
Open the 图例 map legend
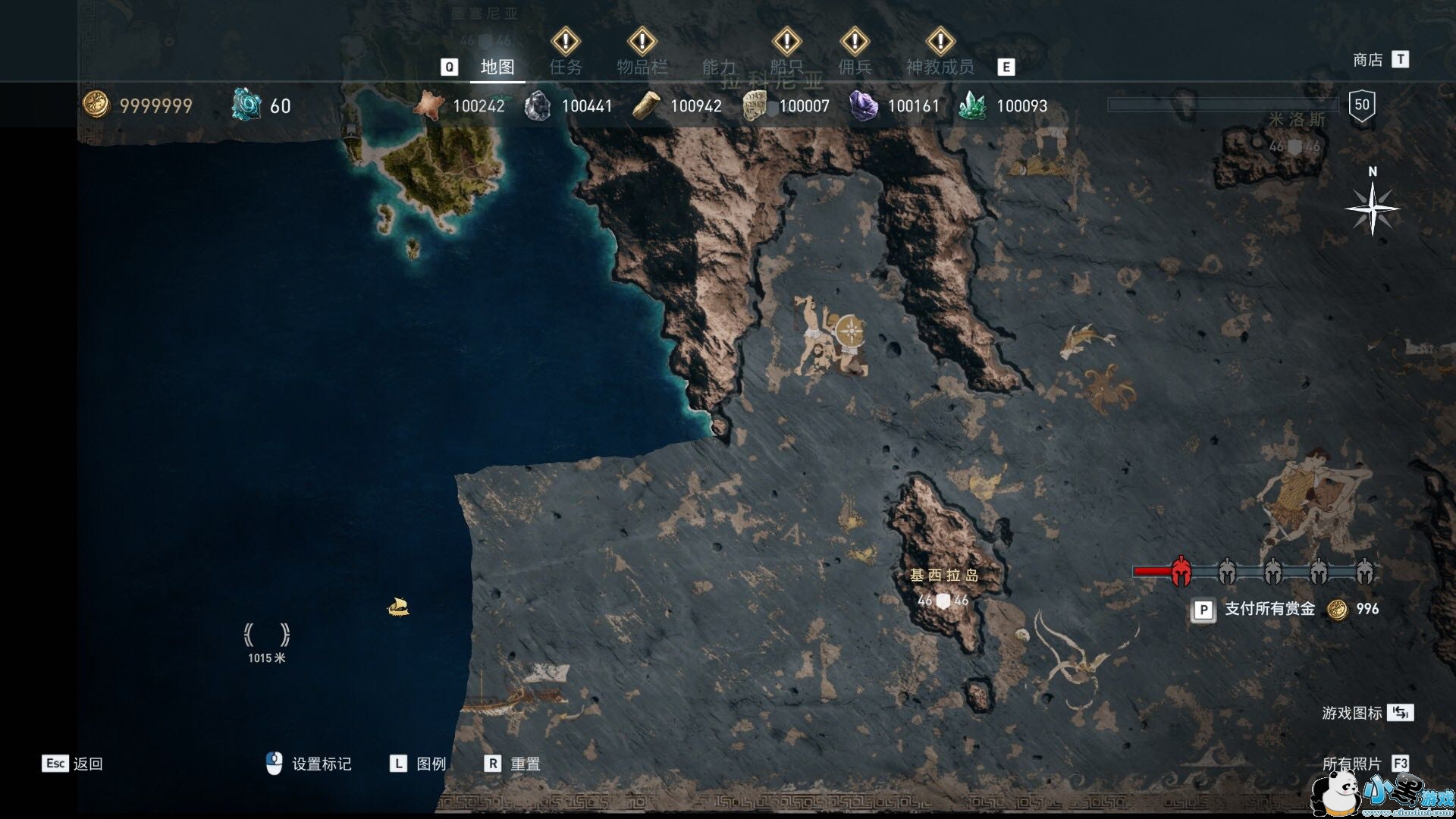point(431,764)
